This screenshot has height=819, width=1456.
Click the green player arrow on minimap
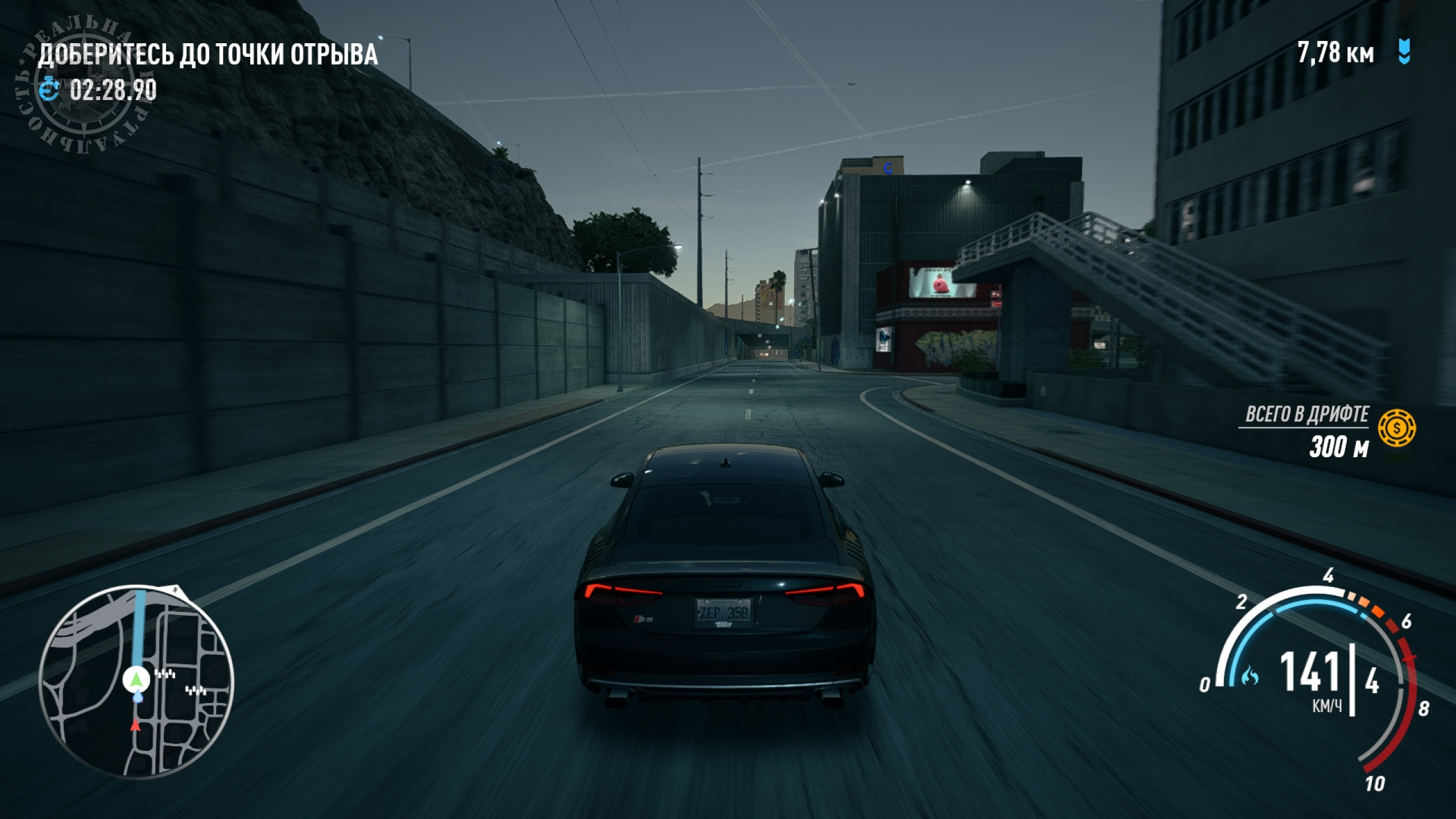136,679
